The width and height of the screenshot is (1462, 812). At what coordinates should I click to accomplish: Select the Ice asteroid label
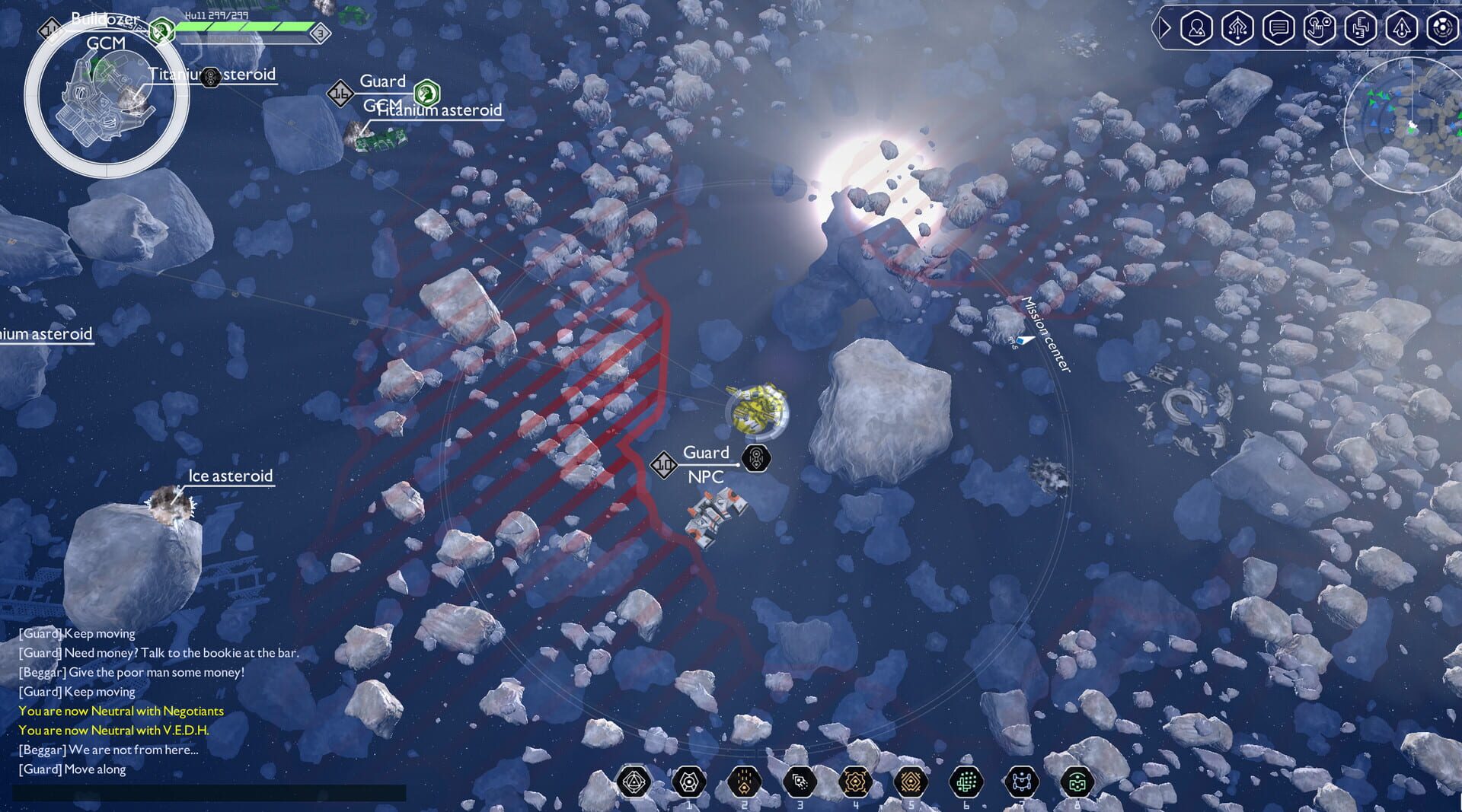(x=230, y=476)
